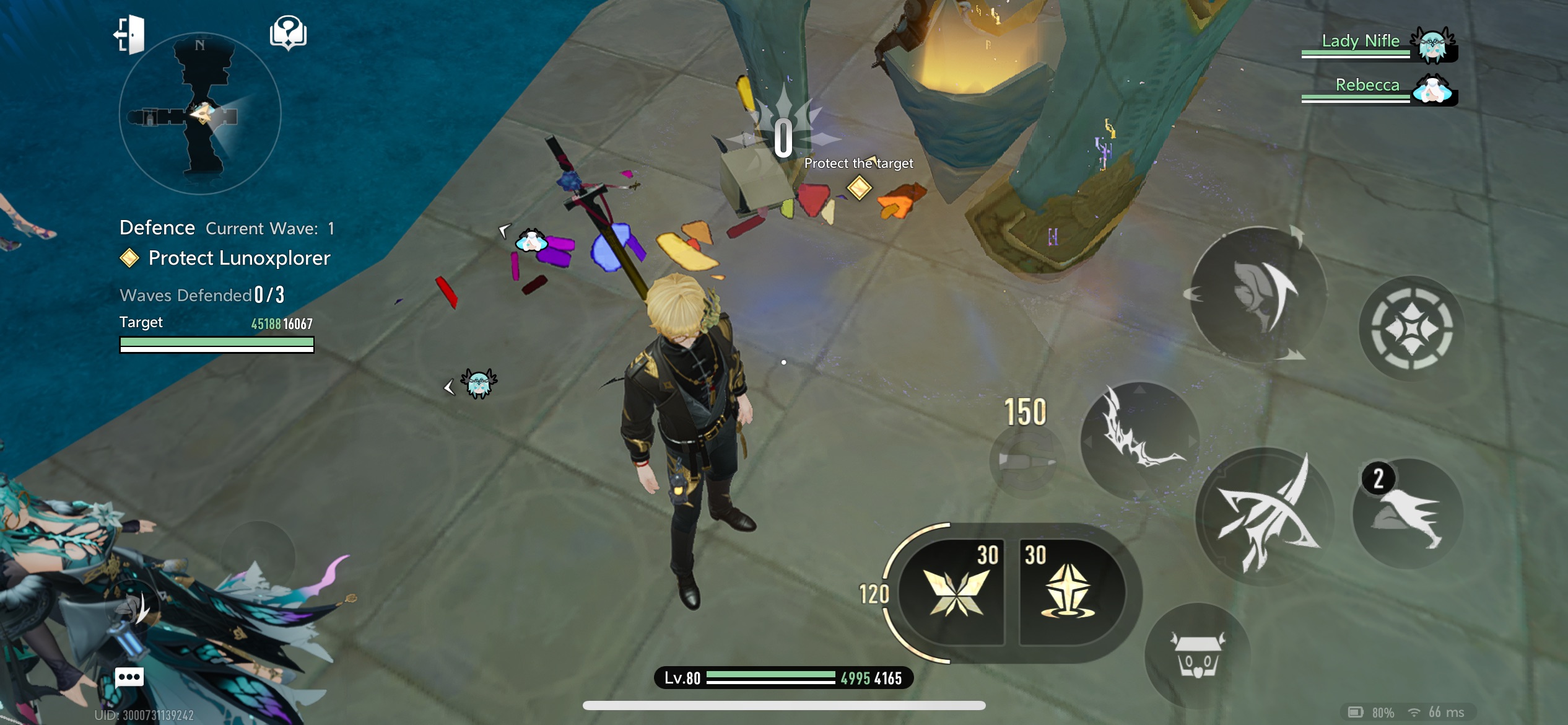Activate the crystal skill costing 30
Screen dimensions: 1568x725
click(1068, 592)
